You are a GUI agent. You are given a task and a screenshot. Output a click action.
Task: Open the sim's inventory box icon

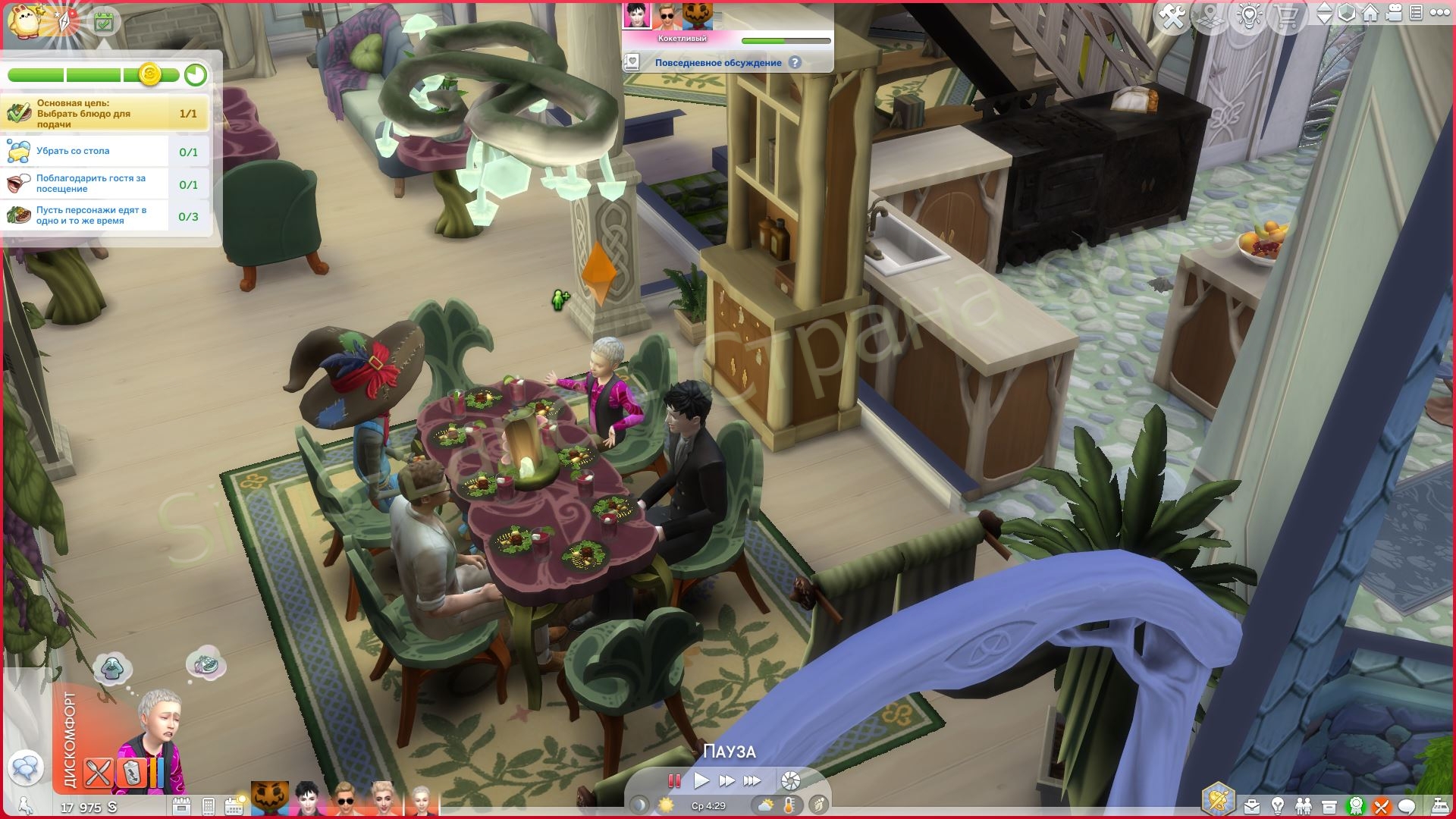click(1329, 805)
